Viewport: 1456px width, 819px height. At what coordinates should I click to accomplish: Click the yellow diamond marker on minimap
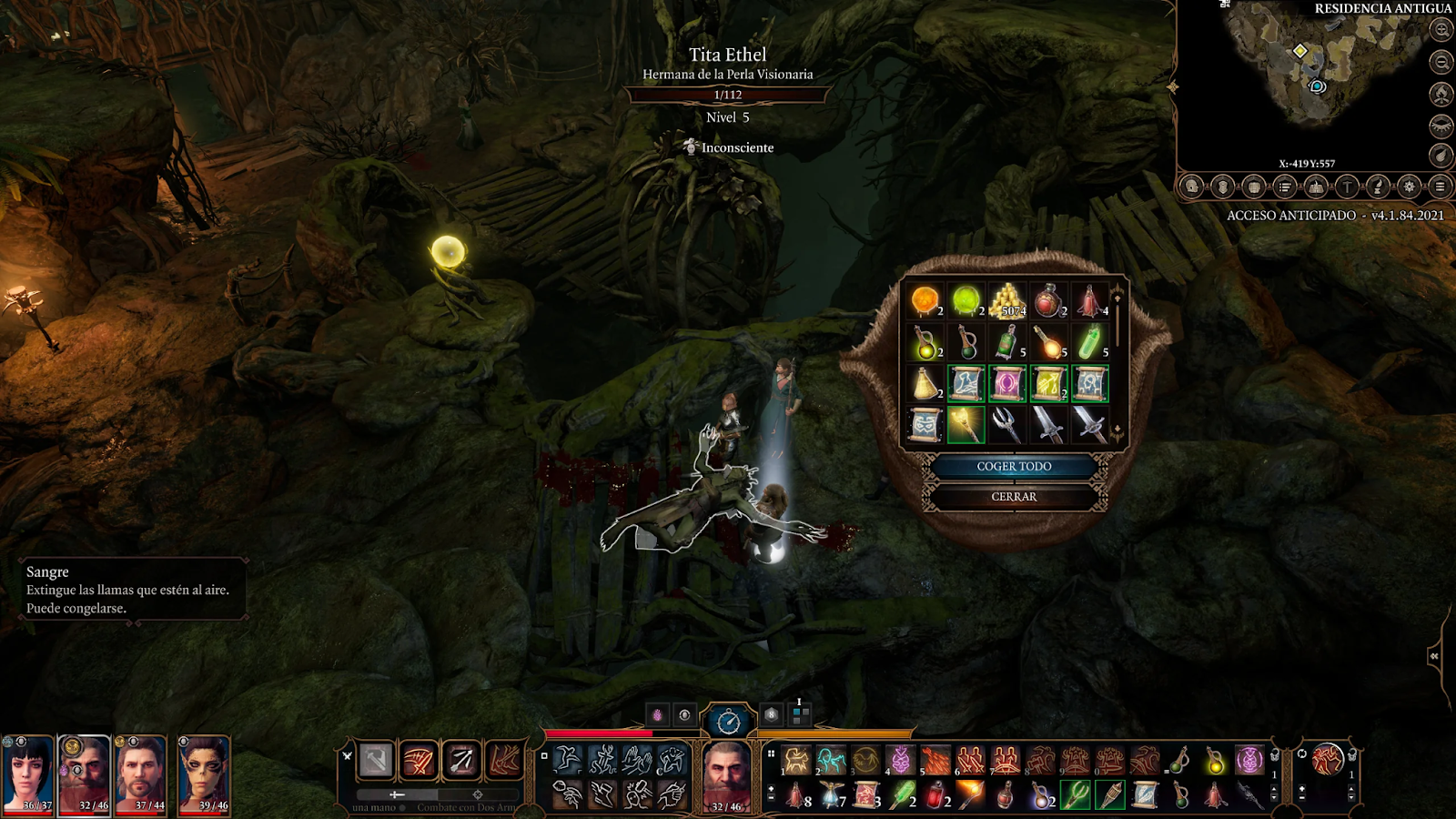click(1300, 51)
